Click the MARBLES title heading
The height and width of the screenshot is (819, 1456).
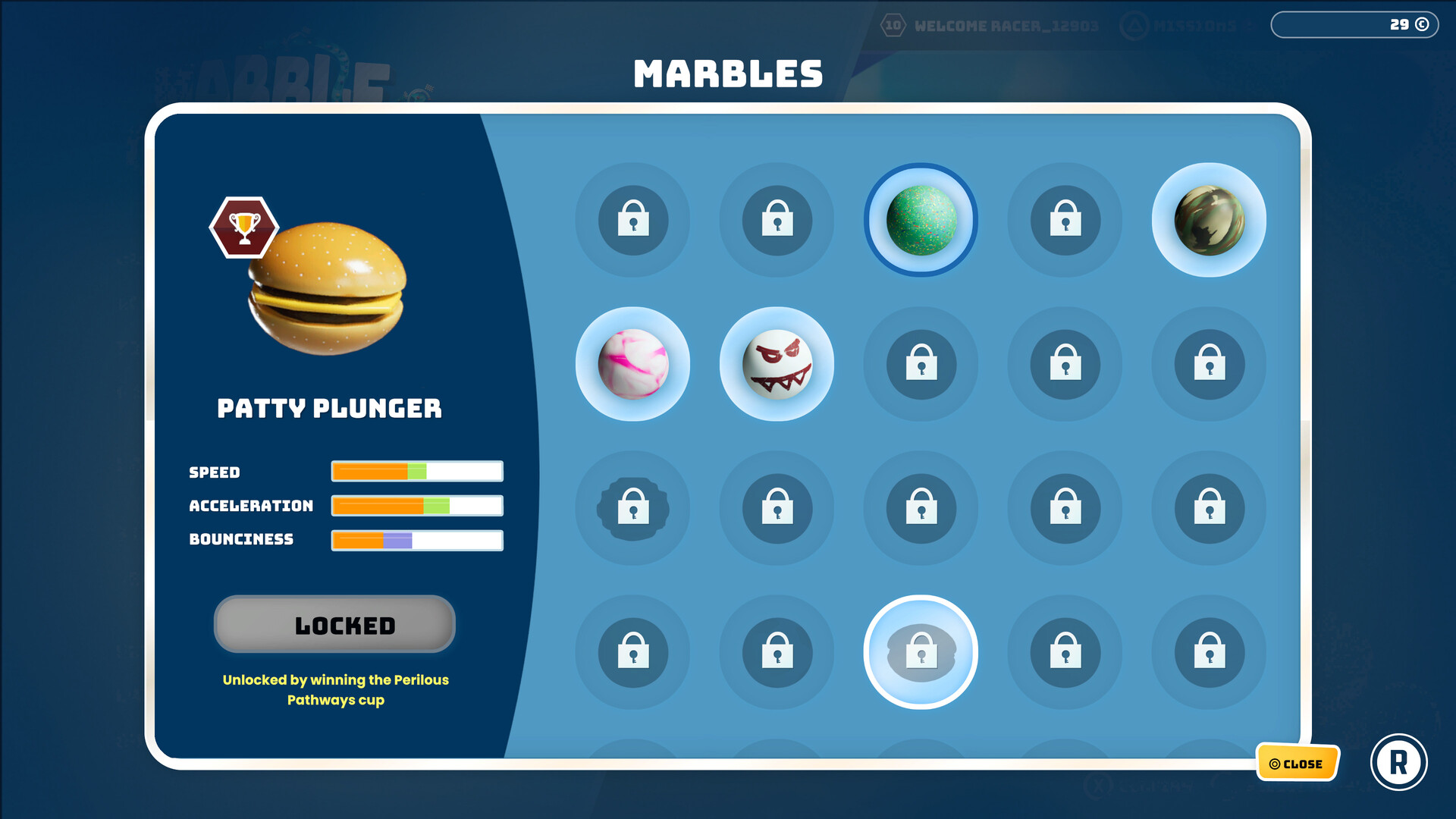(727, 73)
